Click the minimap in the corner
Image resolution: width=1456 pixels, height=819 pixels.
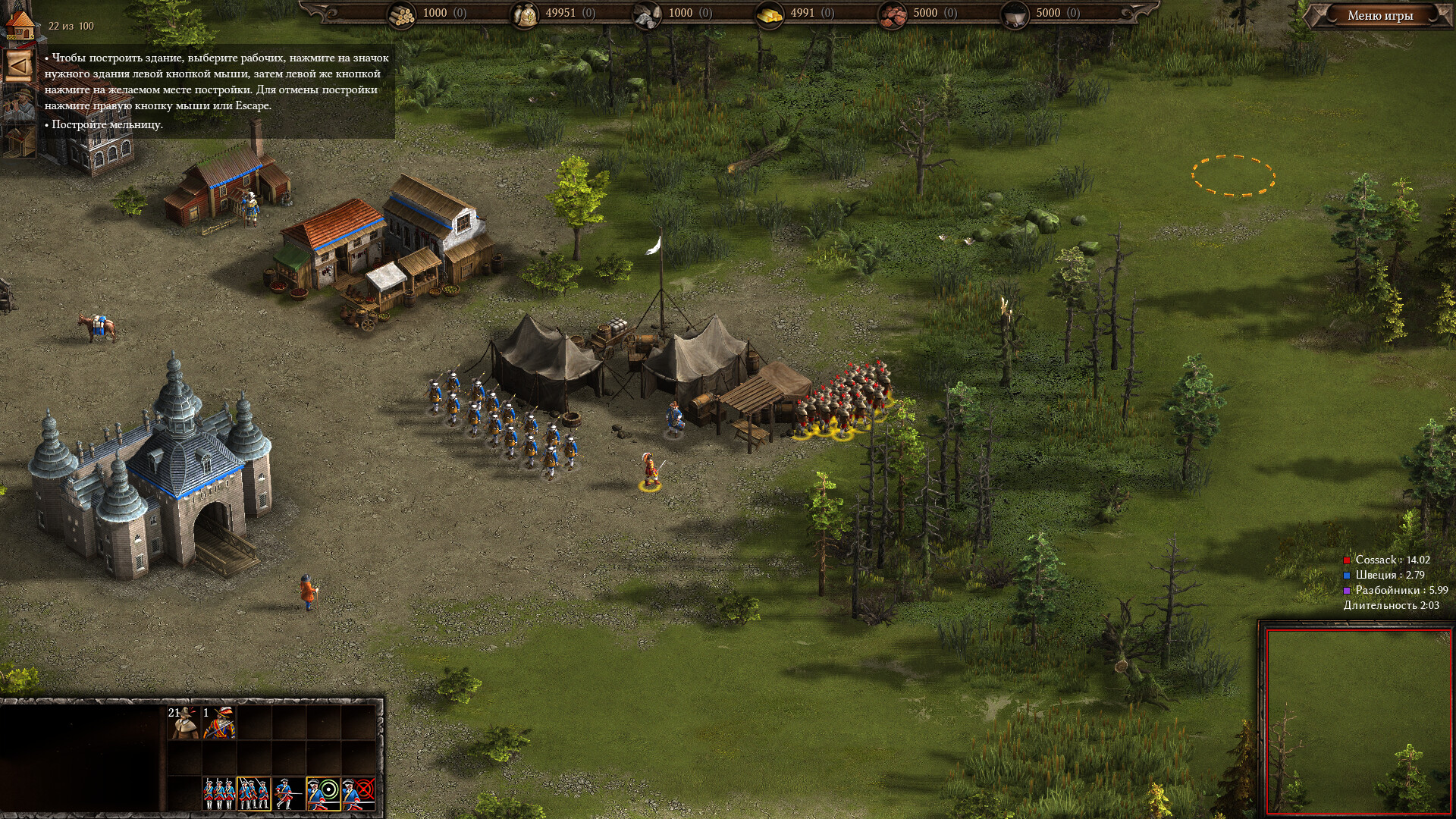[1358, 720]
